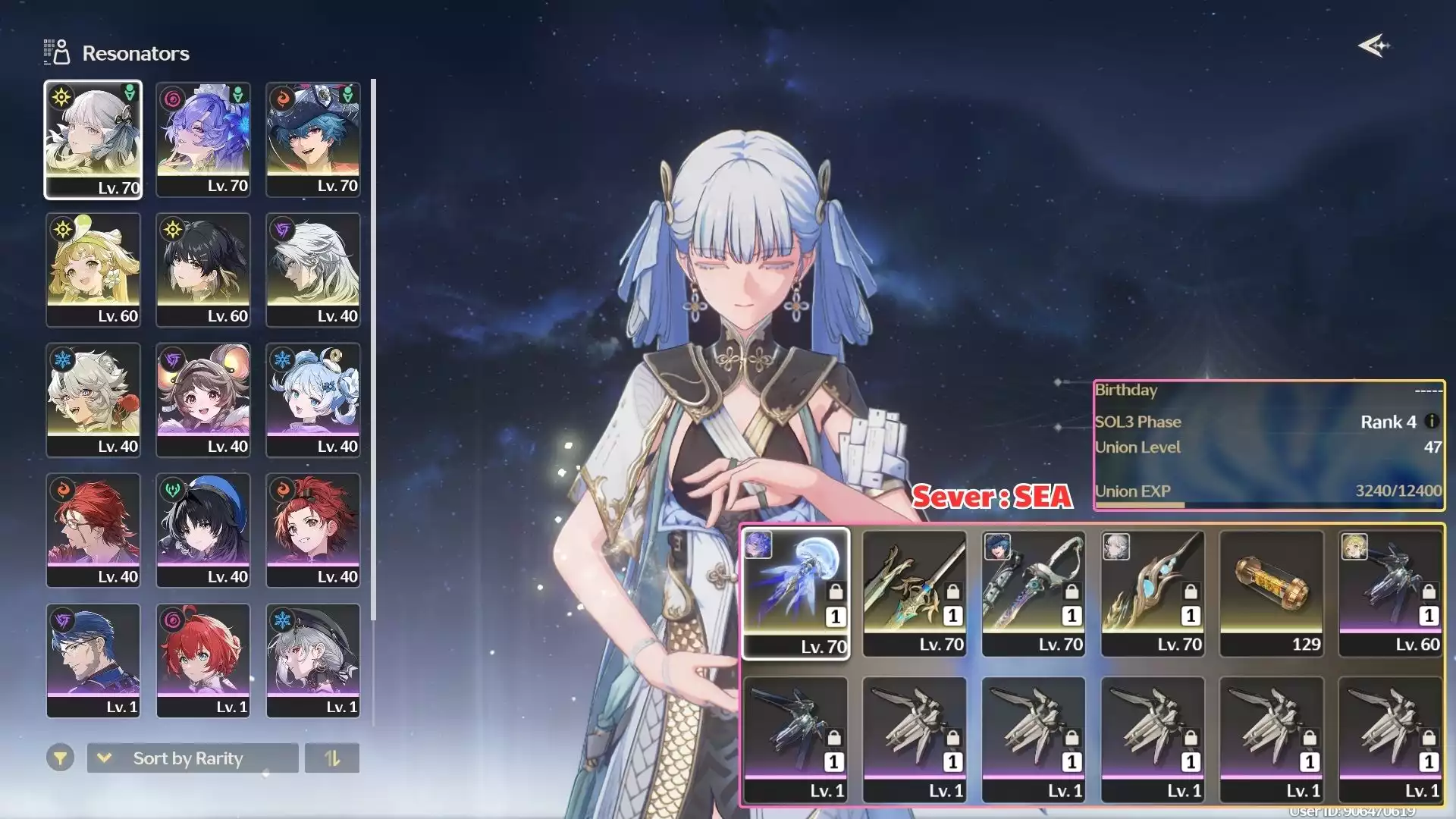Show SOL3 Phase rank info

[1432, 422]
